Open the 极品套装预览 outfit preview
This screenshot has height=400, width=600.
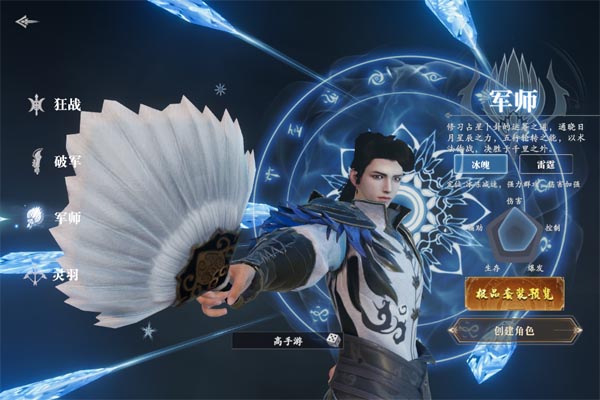[514, 292]
